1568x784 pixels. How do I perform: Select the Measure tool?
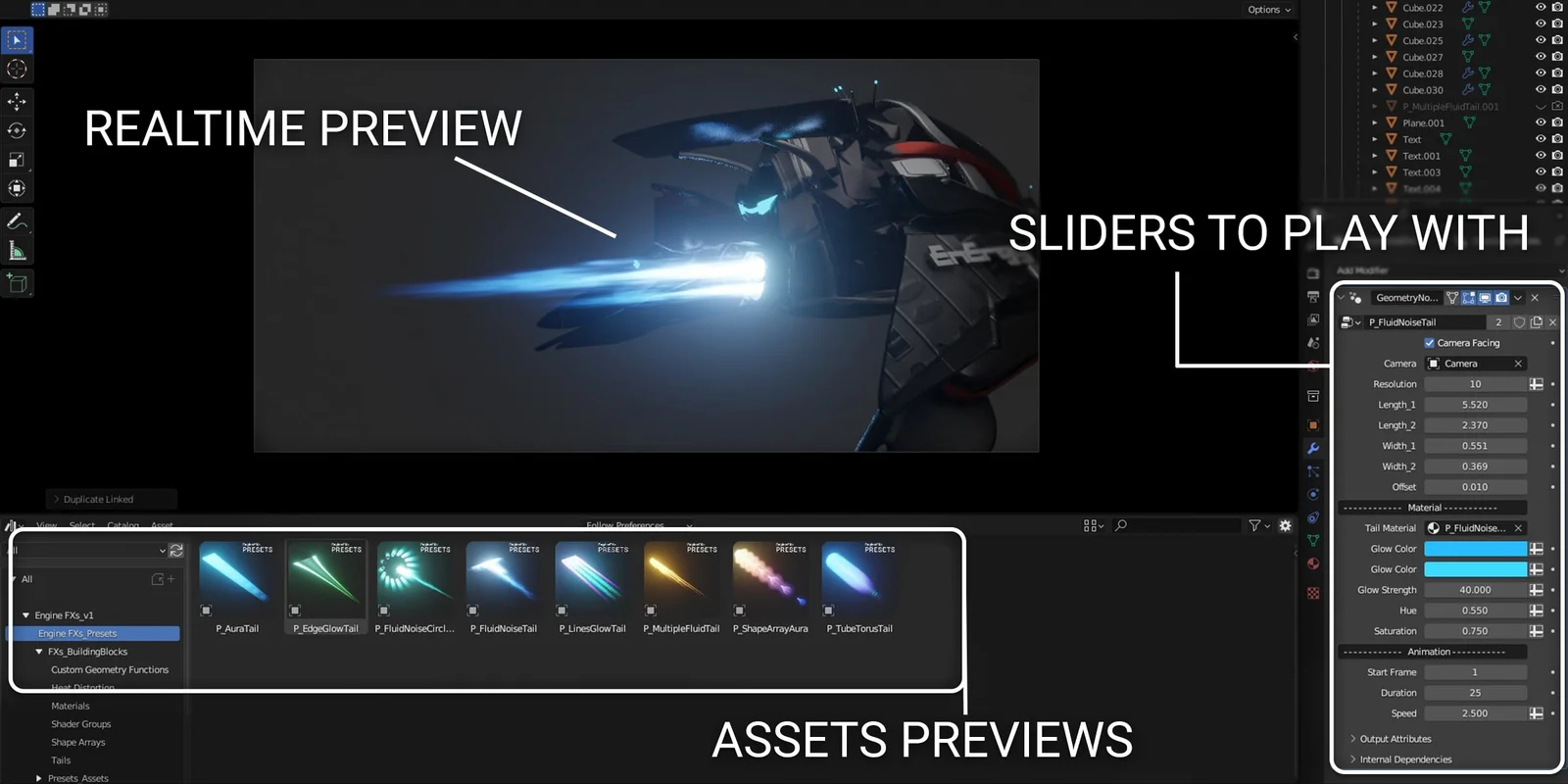click(x=16, y=249)
